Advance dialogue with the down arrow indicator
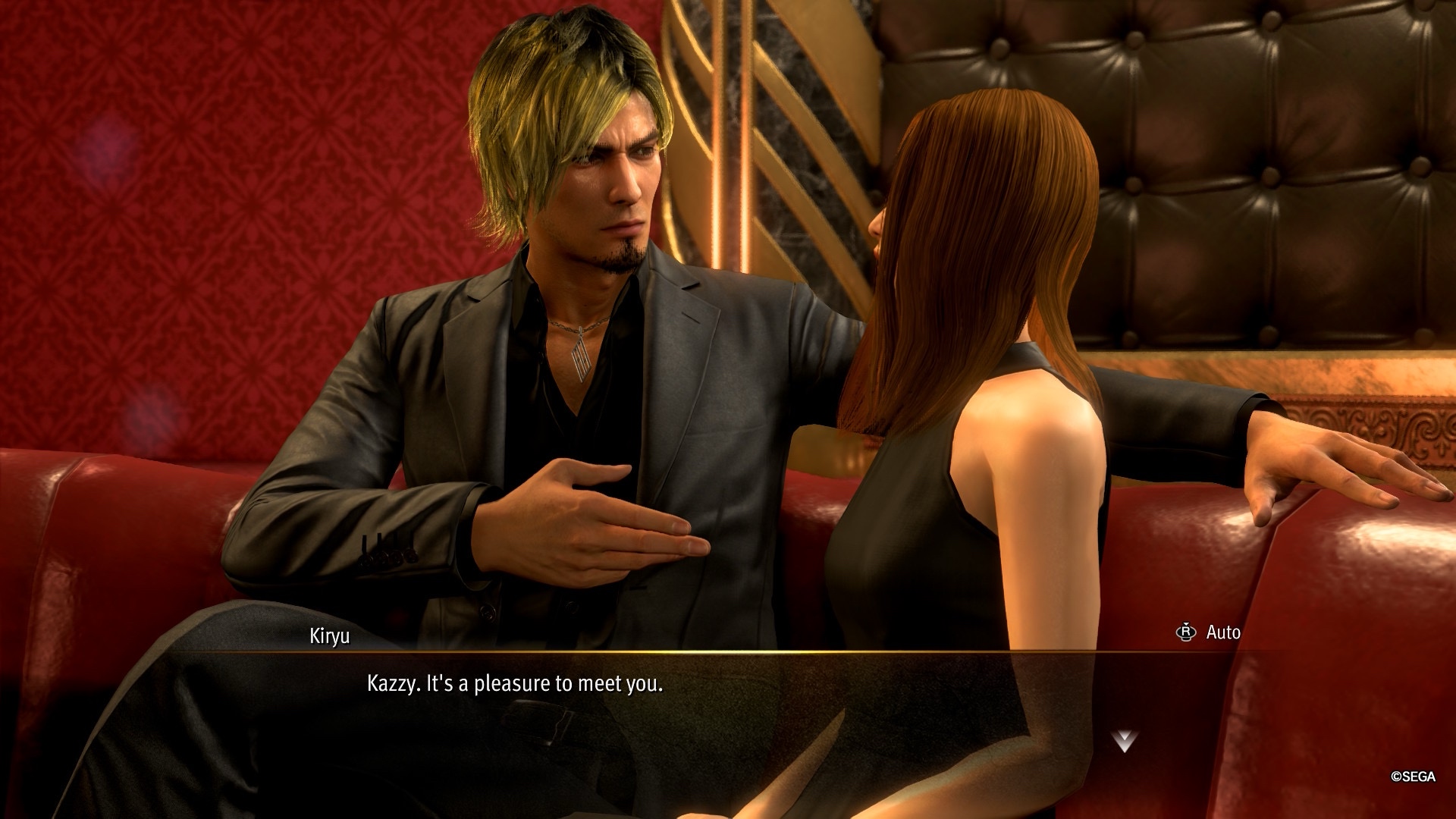 click(x=1124, y=741)
